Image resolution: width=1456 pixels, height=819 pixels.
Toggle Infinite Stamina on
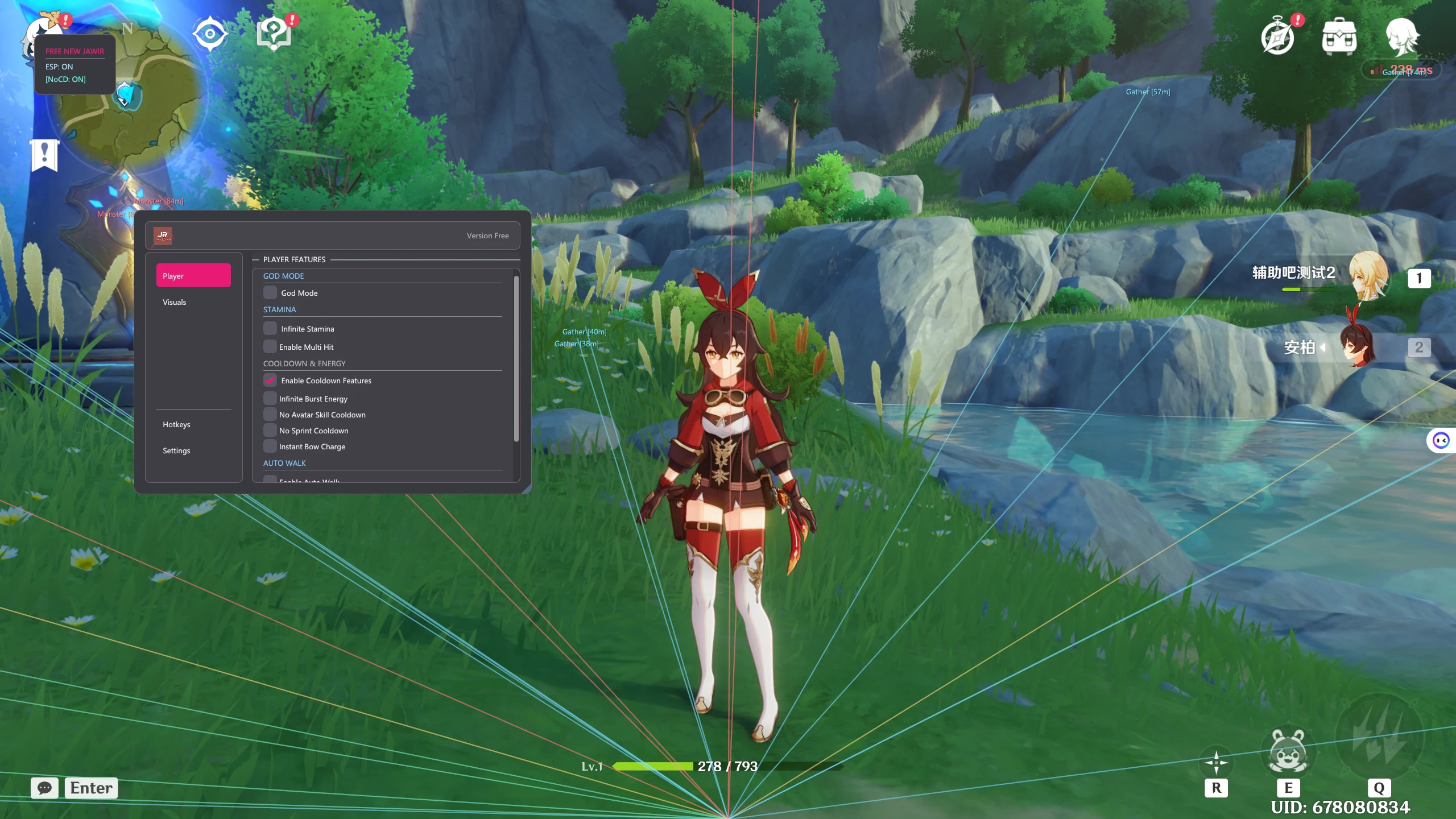270,329
